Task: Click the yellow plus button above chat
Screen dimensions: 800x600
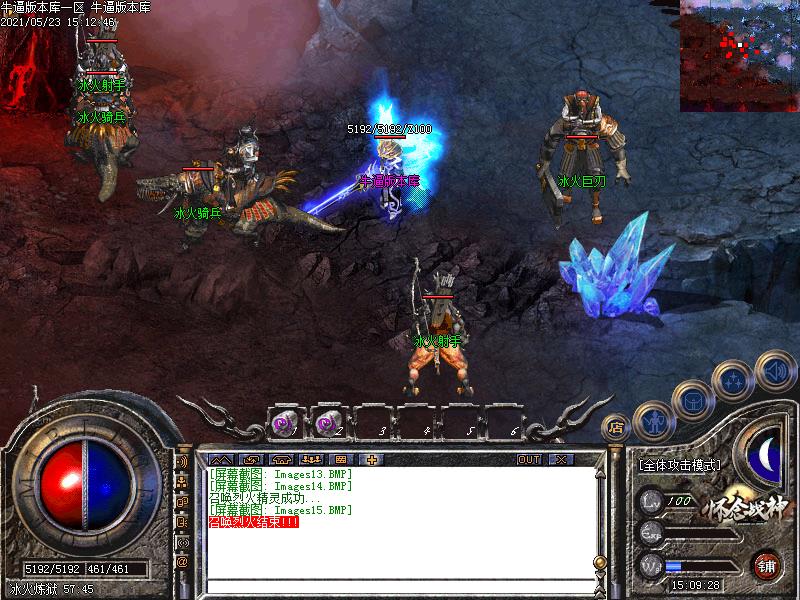Action: click(x=373, y=459)
